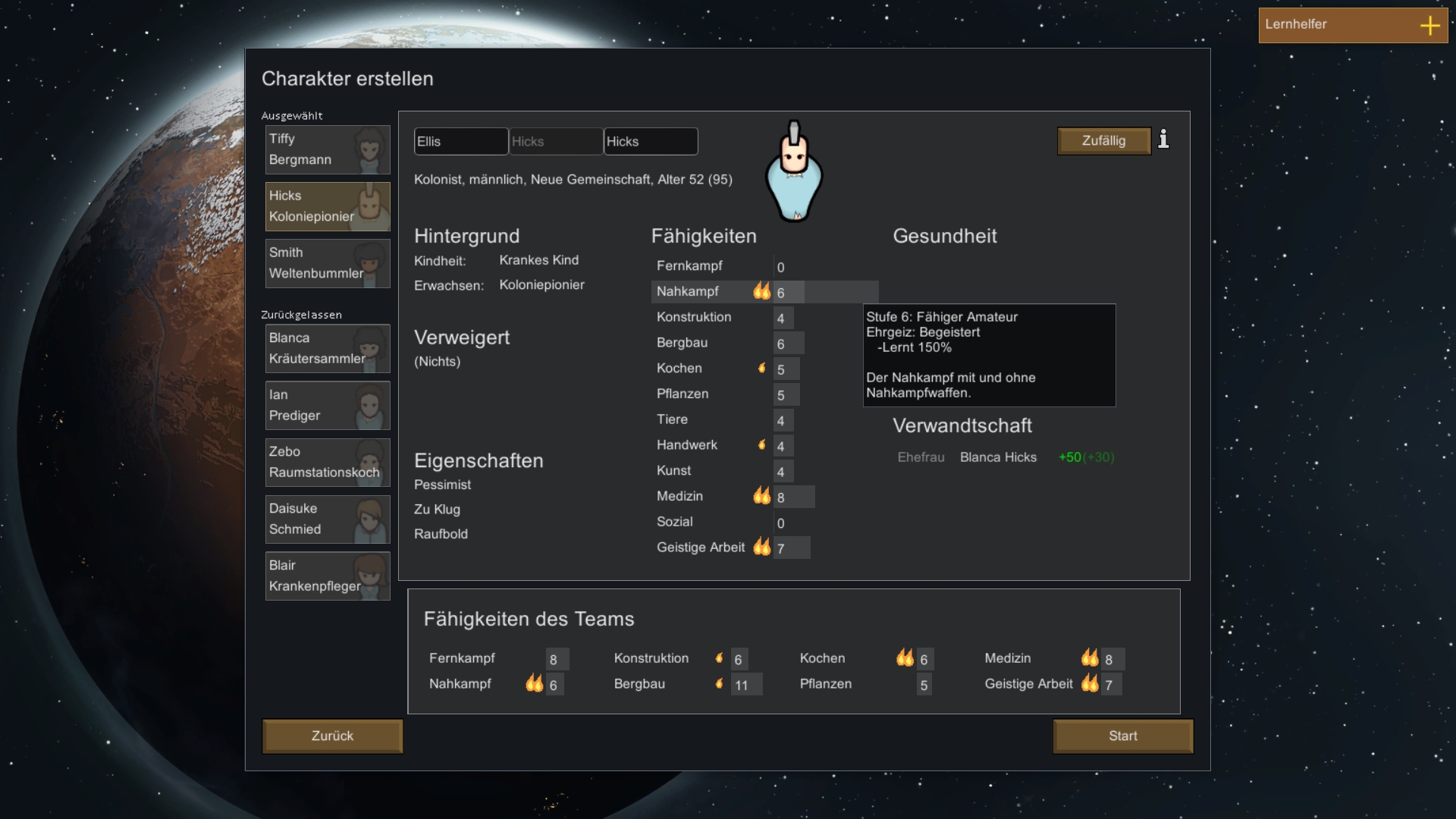Click the Raufbold trait
This screenshot has height=819, width=1456.
pyautogui.click(x=441, y=534)
